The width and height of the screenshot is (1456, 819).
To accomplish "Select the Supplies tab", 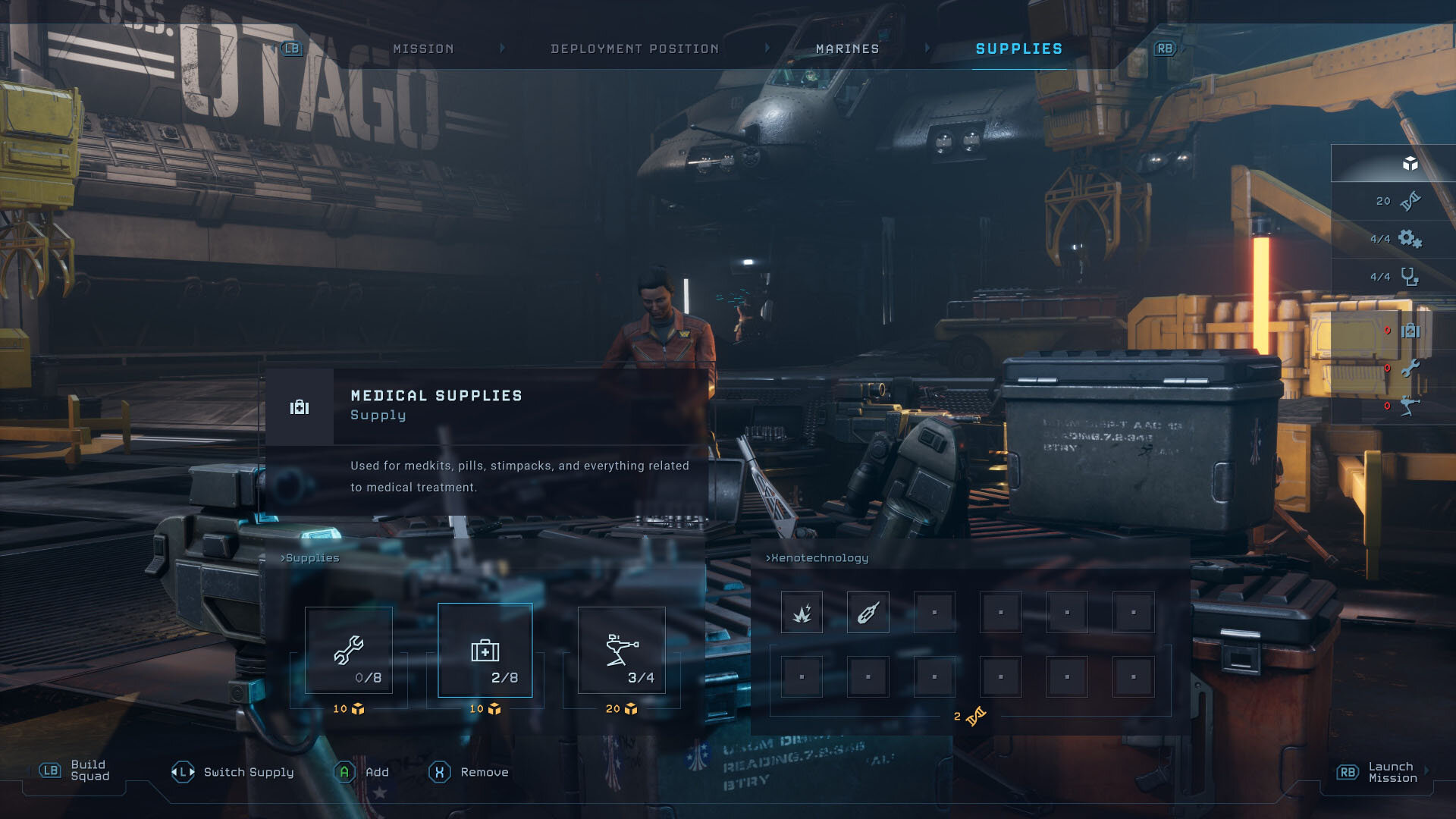I will tap(1018, 49).
